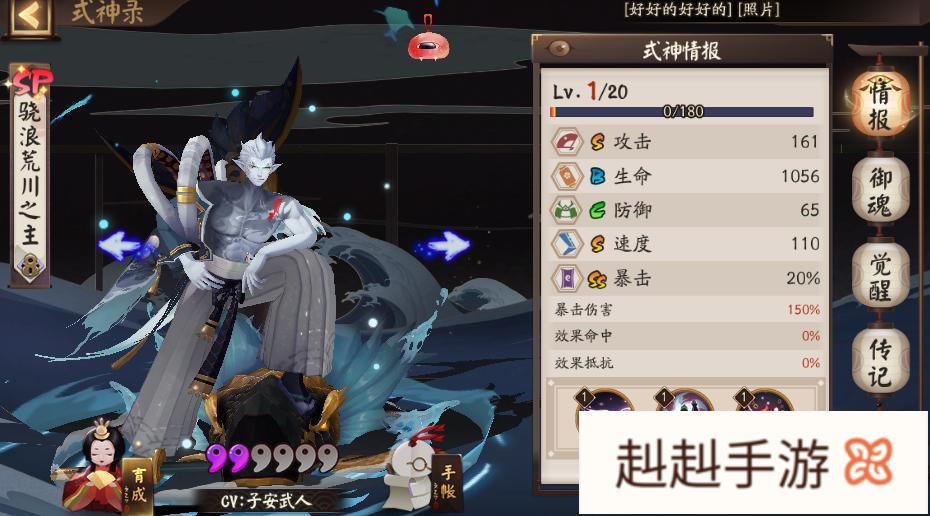Select the 觉醒 lantern tab
Image resolution: width=930 pixels, height=516 pixels.
click(x=879, y=271)
